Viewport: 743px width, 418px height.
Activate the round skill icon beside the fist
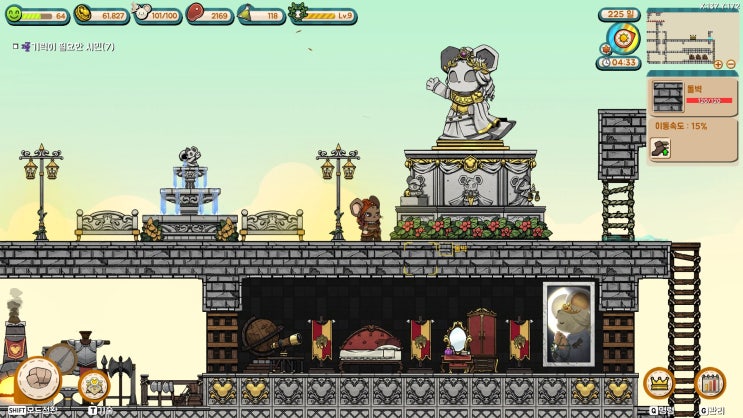coord(94,385)
